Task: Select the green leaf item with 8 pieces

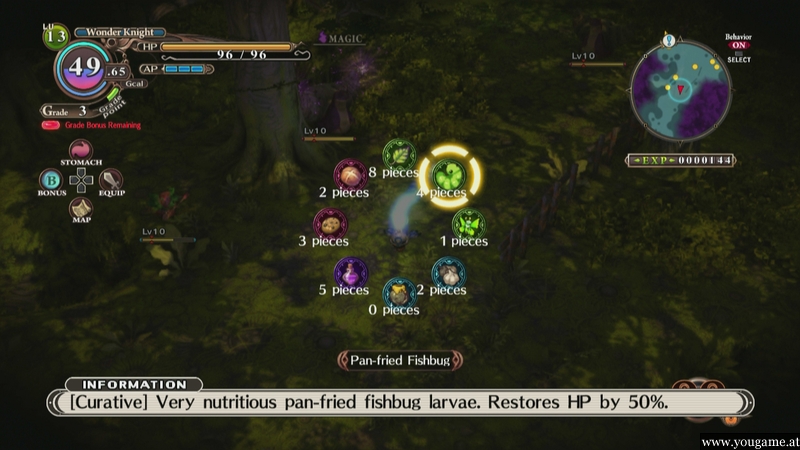Action: point(399,154)
